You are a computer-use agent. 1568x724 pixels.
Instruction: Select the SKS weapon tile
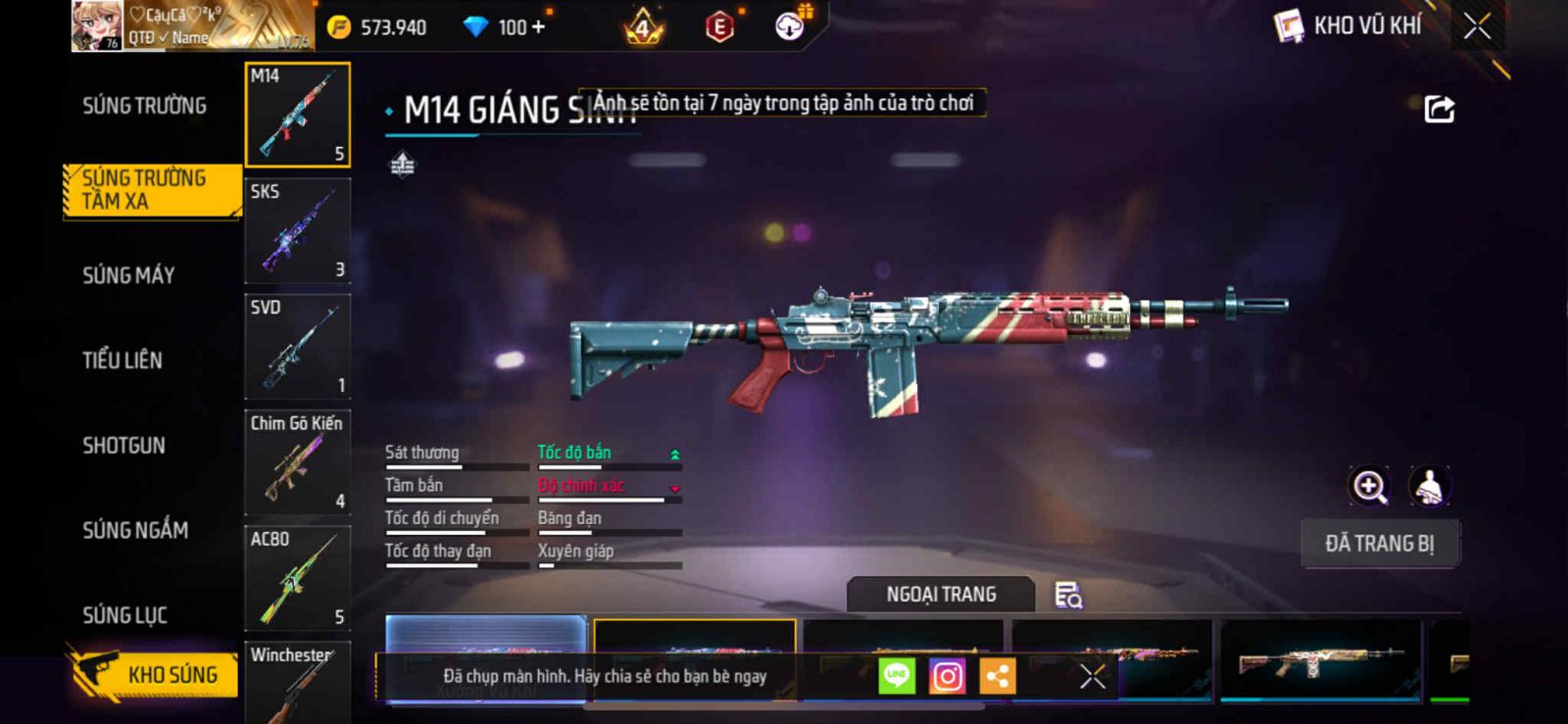pyautogui.click(x=297, y=230)
